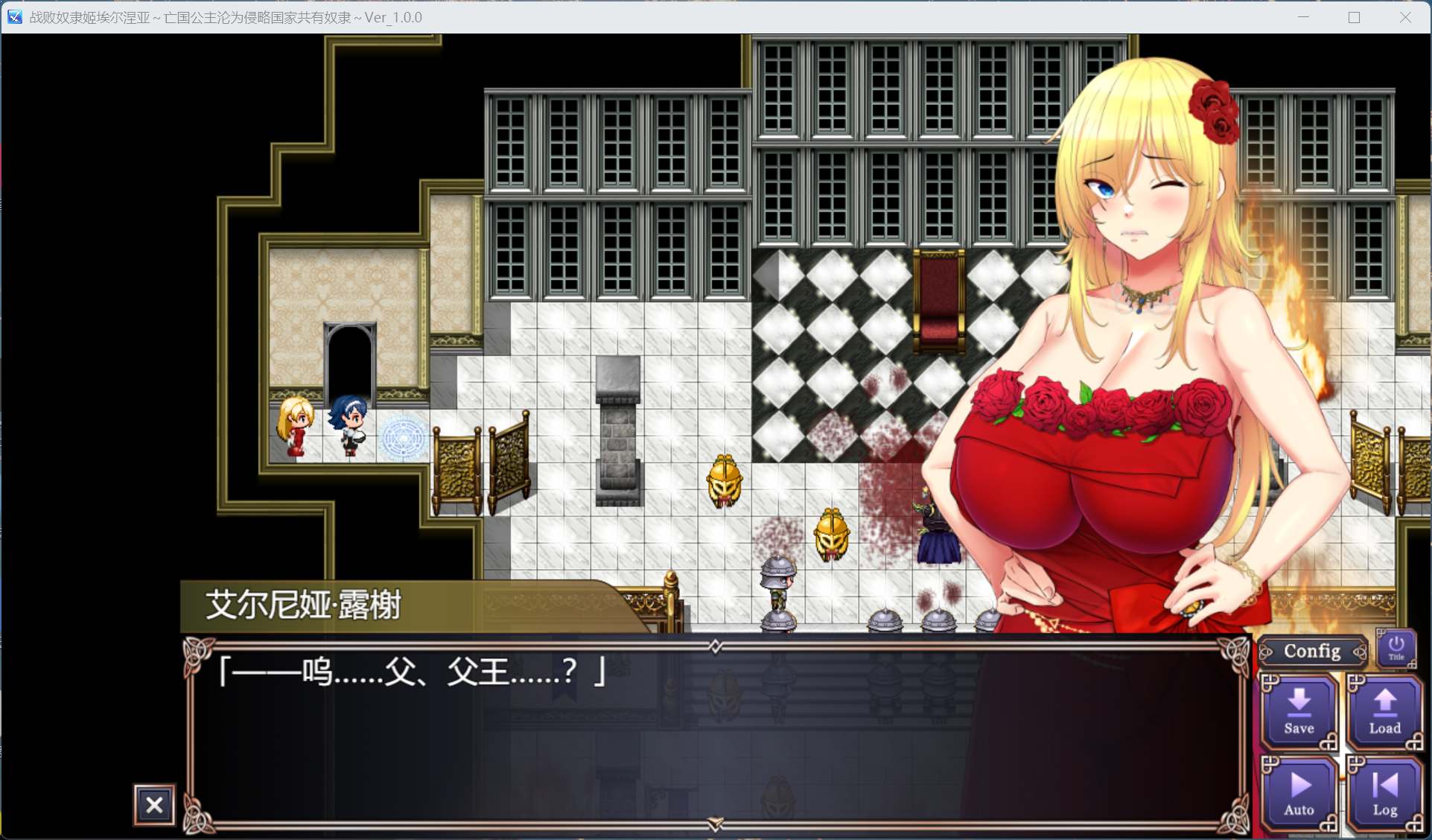Hide the dialogue box with the X button

[153, 805]
